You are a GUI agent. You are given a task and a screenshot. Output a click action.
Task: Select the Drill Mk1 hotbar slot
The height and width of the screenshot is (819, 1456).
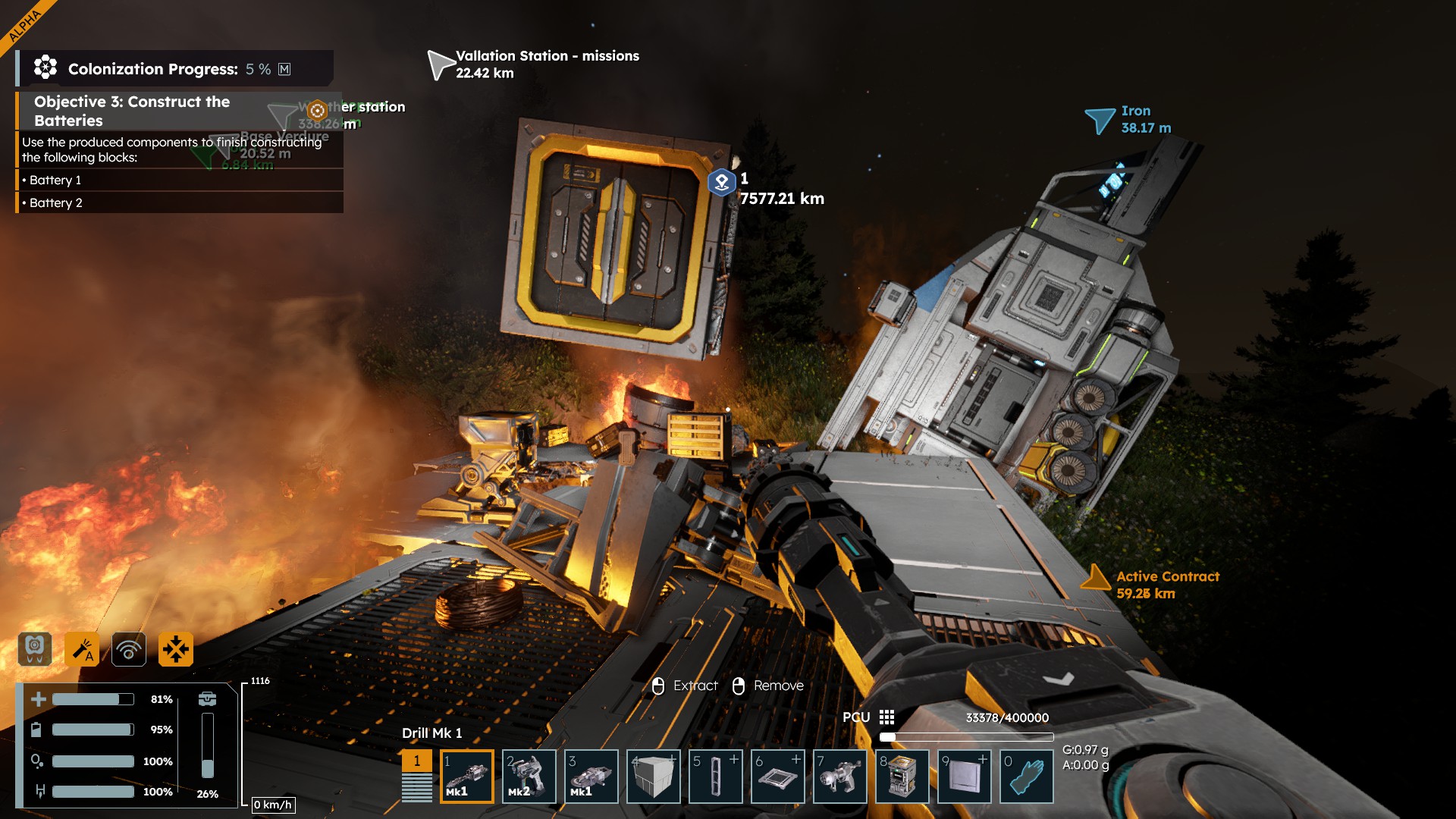(467, 776)
